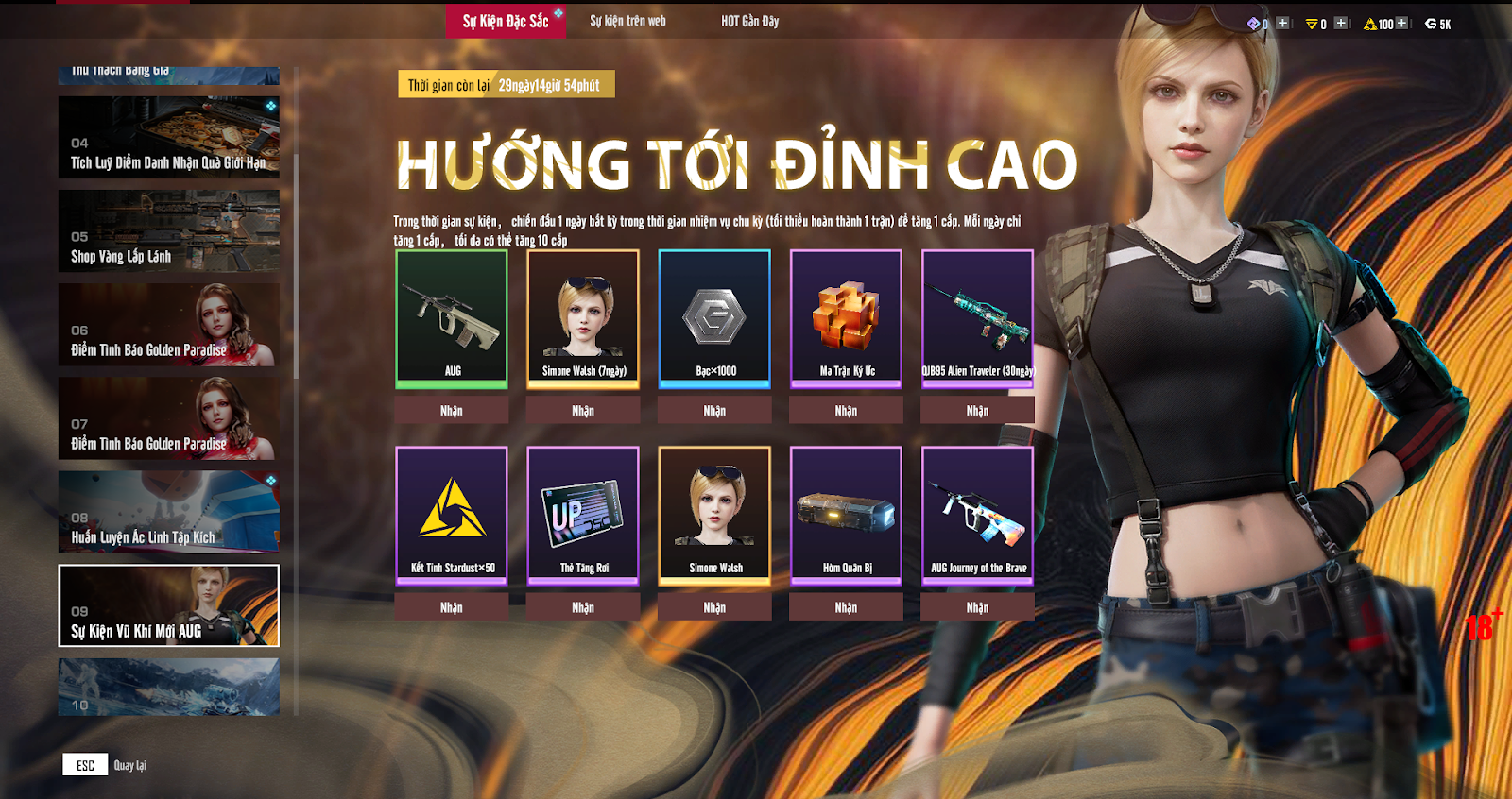
Task: Open event 04 Tích Luỹ Điểm Danh
Action: 168,138
